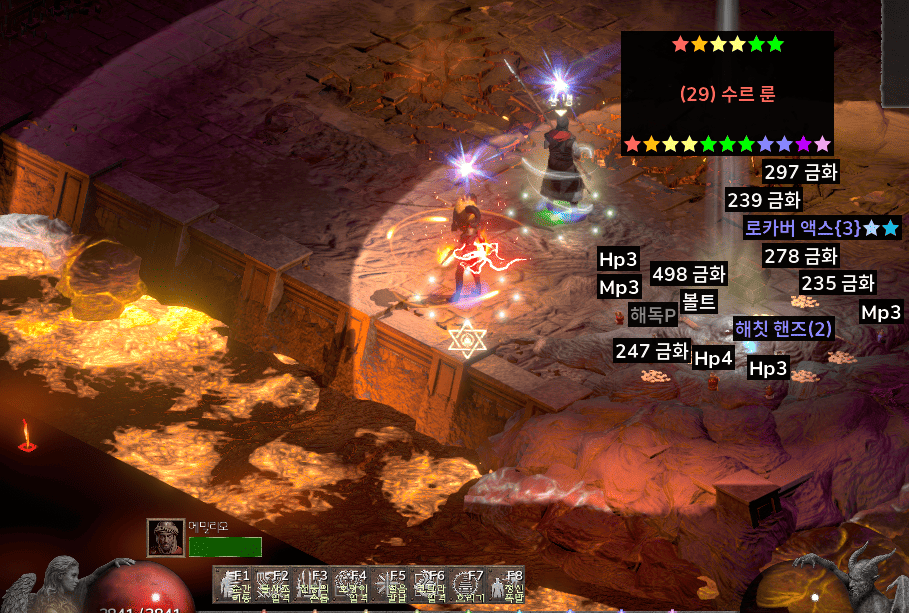Loot the 235 금화 gold label
909x613 pixels.
pyautogui.click(x=838, y=283)
